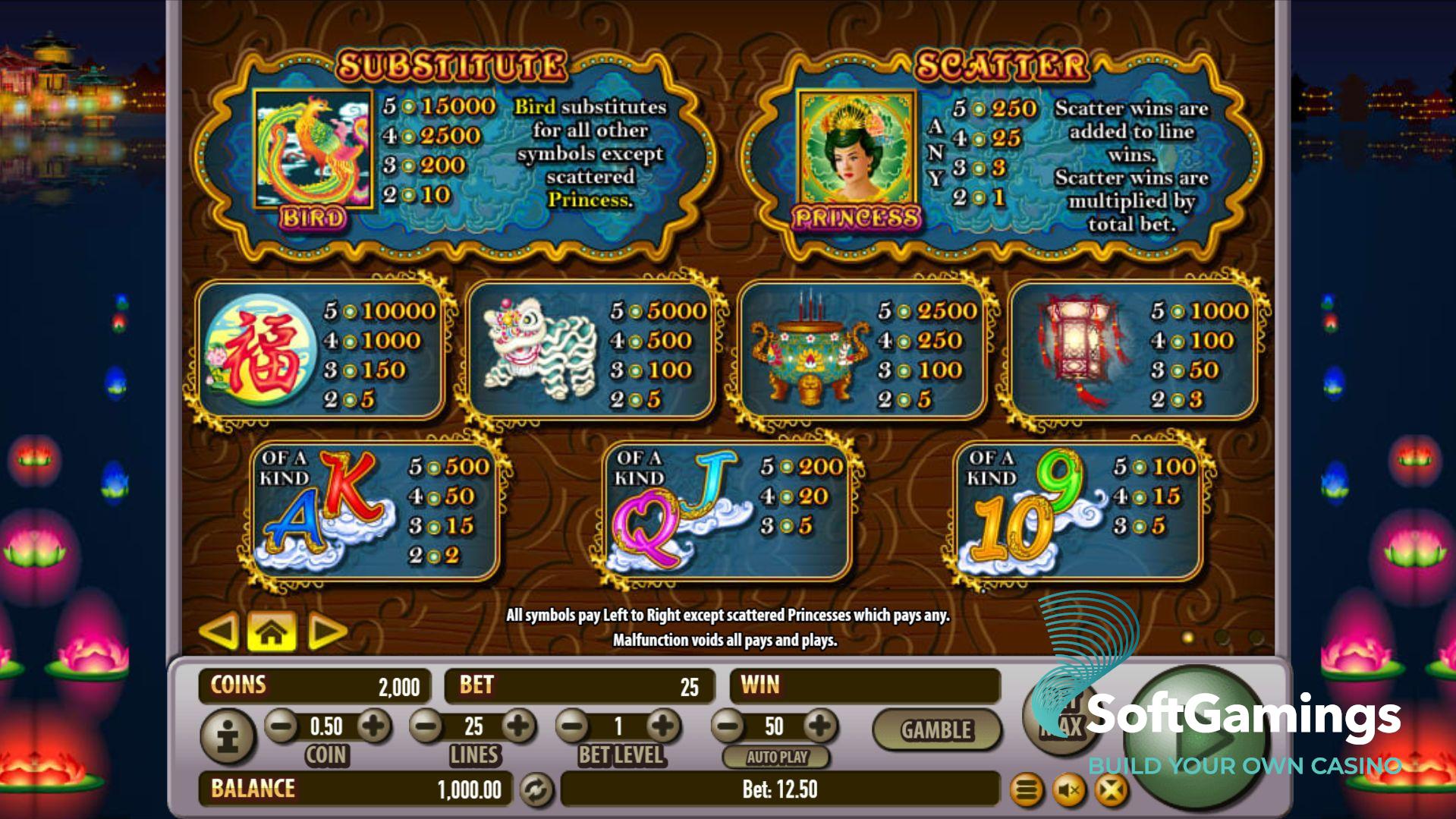Screen dimensions: 1456x819
Task: Show the next paytable page
Action: (x=326, y=632)
